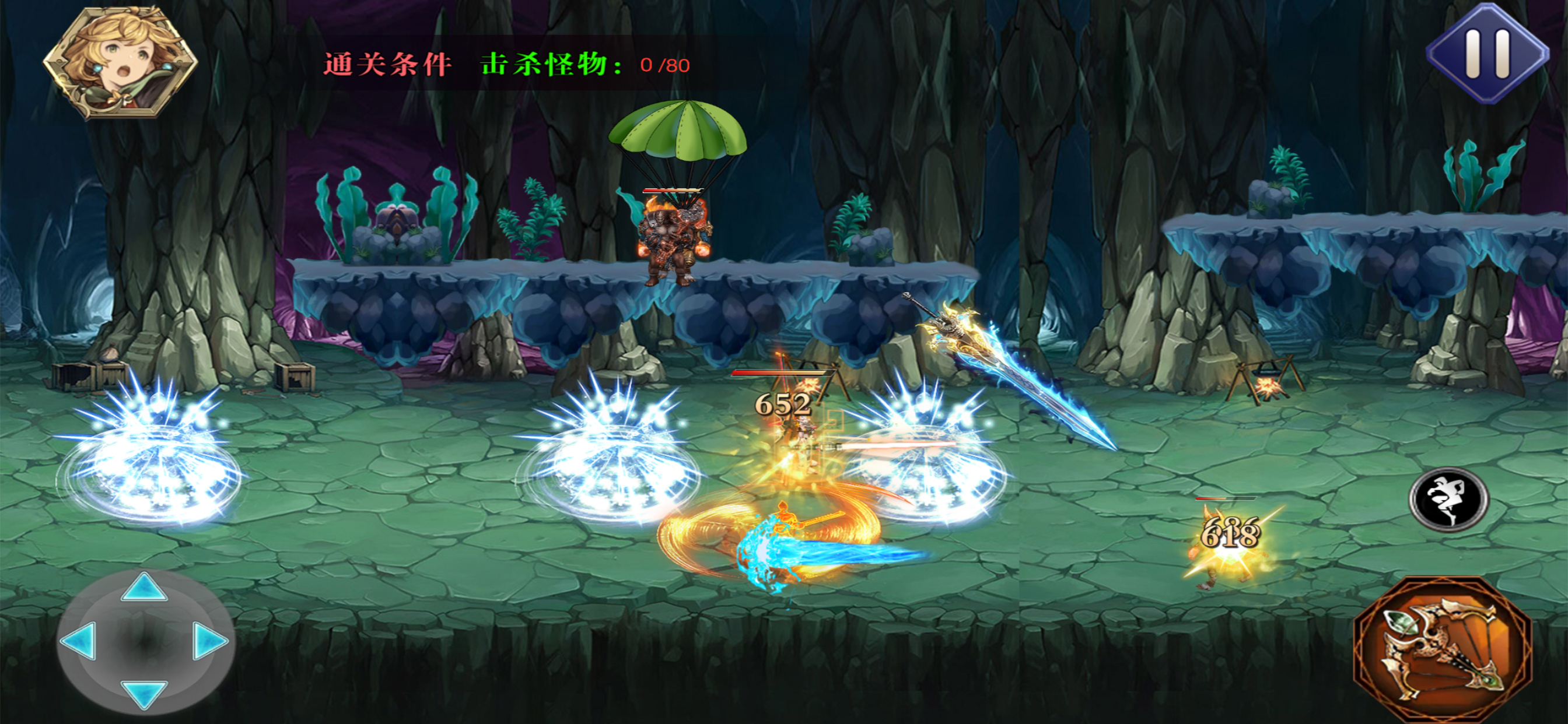Tap the right arrow on the d-pad
Viewport: 1568px width, 724px height.
(209, 640)
